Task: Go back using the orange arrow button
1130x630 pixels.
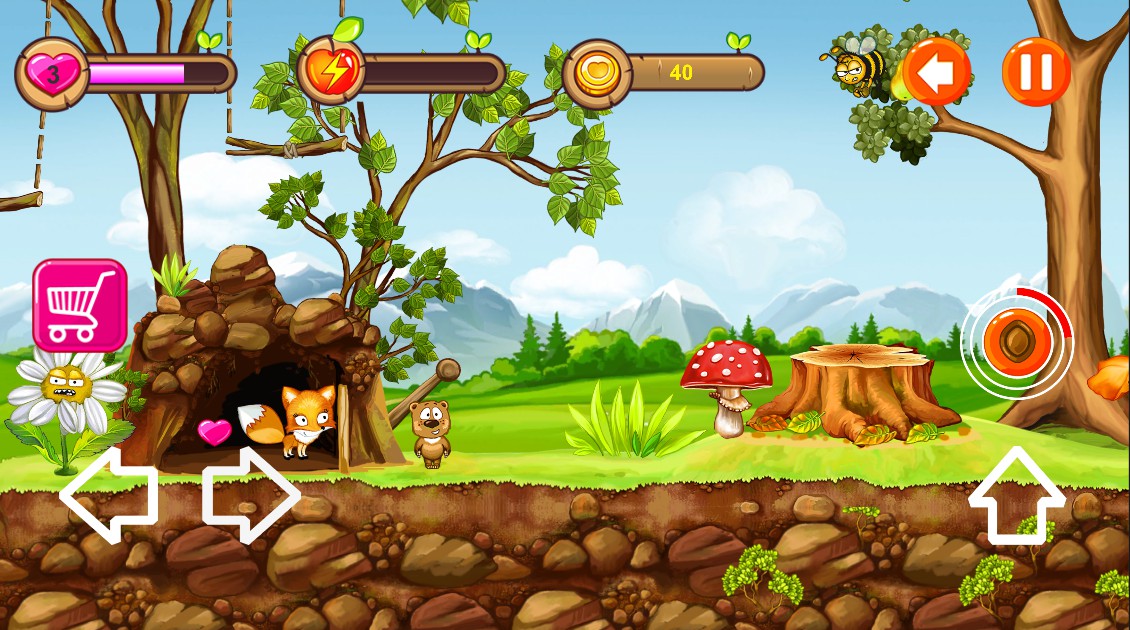Action: 937,72
